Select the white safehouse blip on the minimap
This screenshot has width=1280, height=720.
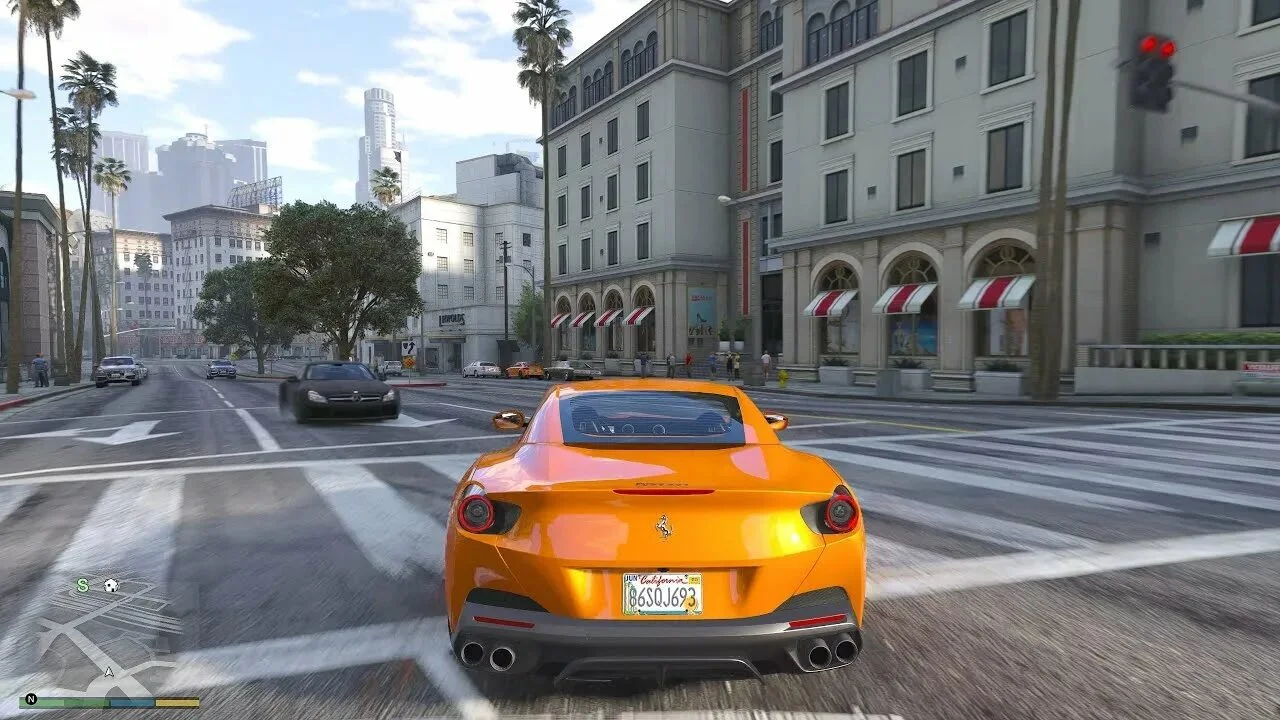click(110, 585)
